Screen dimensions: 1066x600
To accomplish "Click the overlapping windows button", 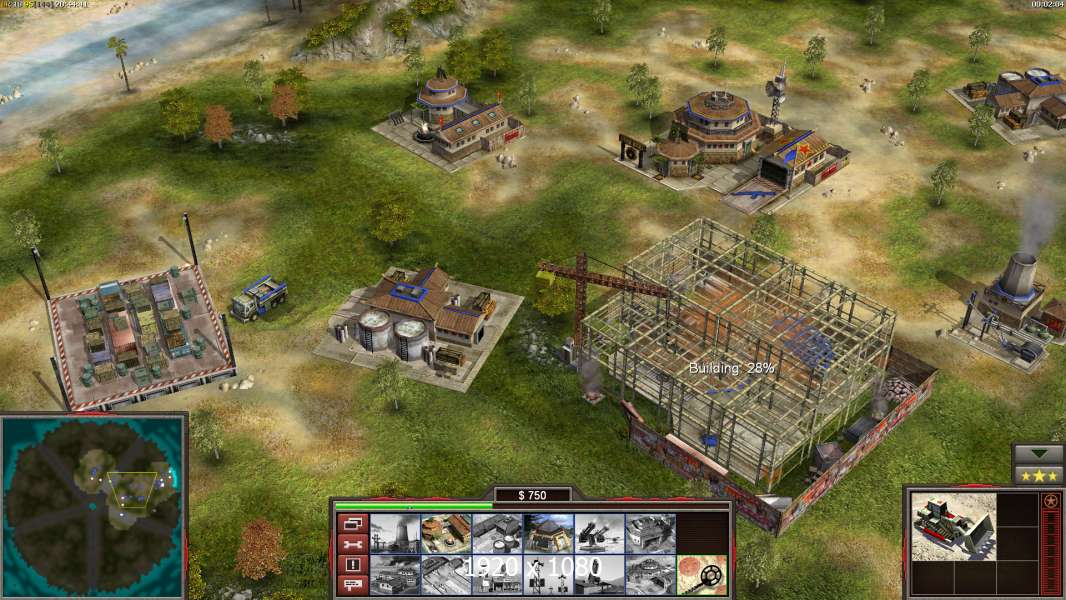I will pyautogui.click(x=351, y=523).
